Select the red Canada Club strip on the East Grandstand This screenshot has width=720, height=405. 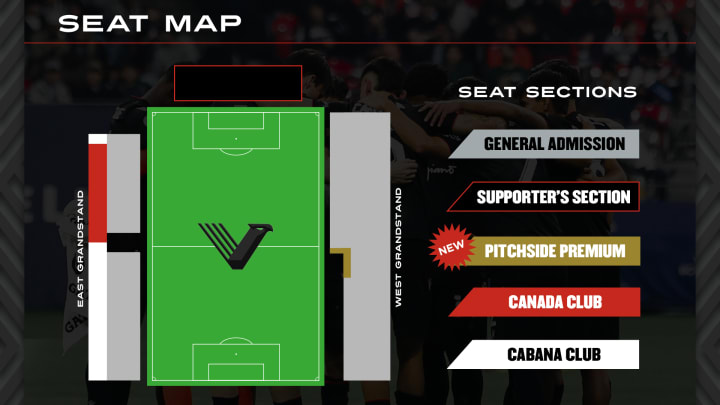click(97, 192)
